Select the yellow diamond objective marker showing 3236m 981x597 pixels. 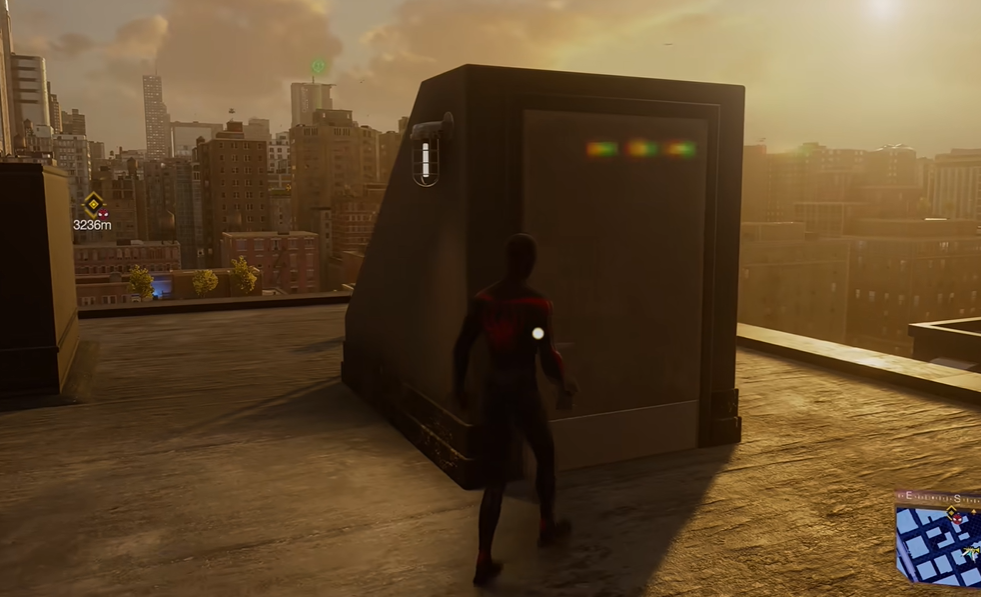(93, 204)
